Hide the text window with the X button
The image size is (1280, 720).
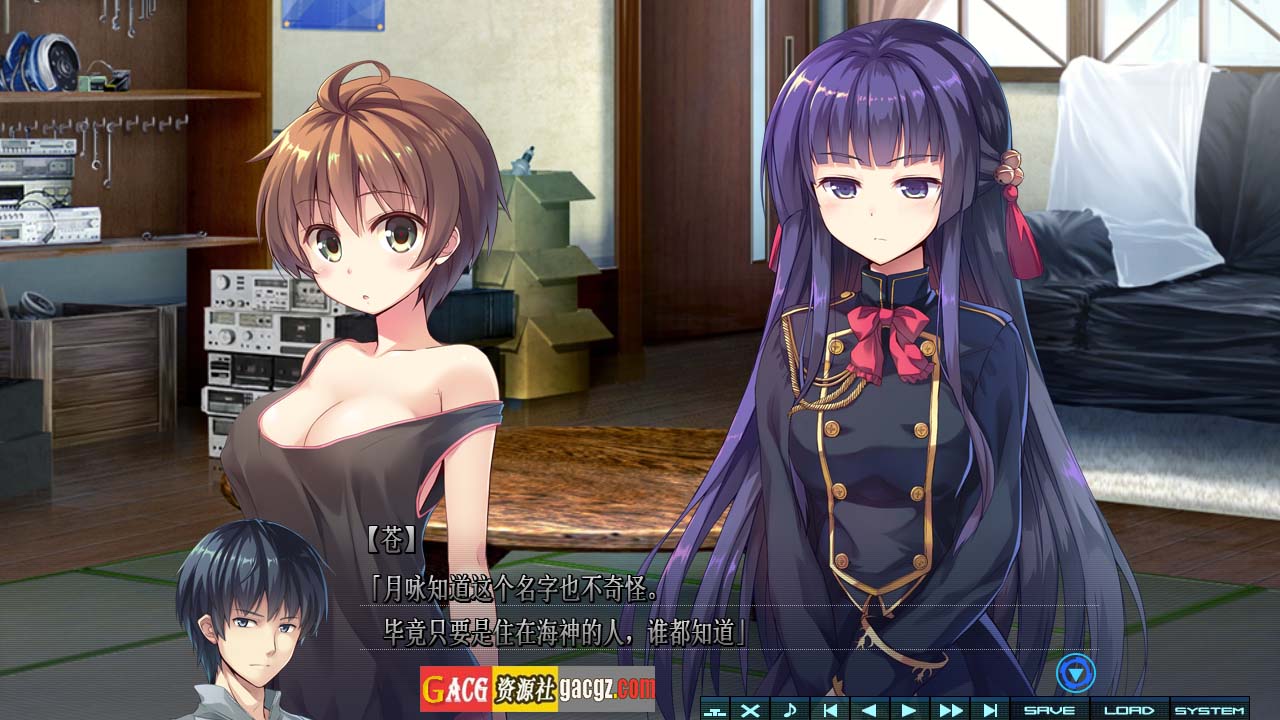click(x=750, y=710)
